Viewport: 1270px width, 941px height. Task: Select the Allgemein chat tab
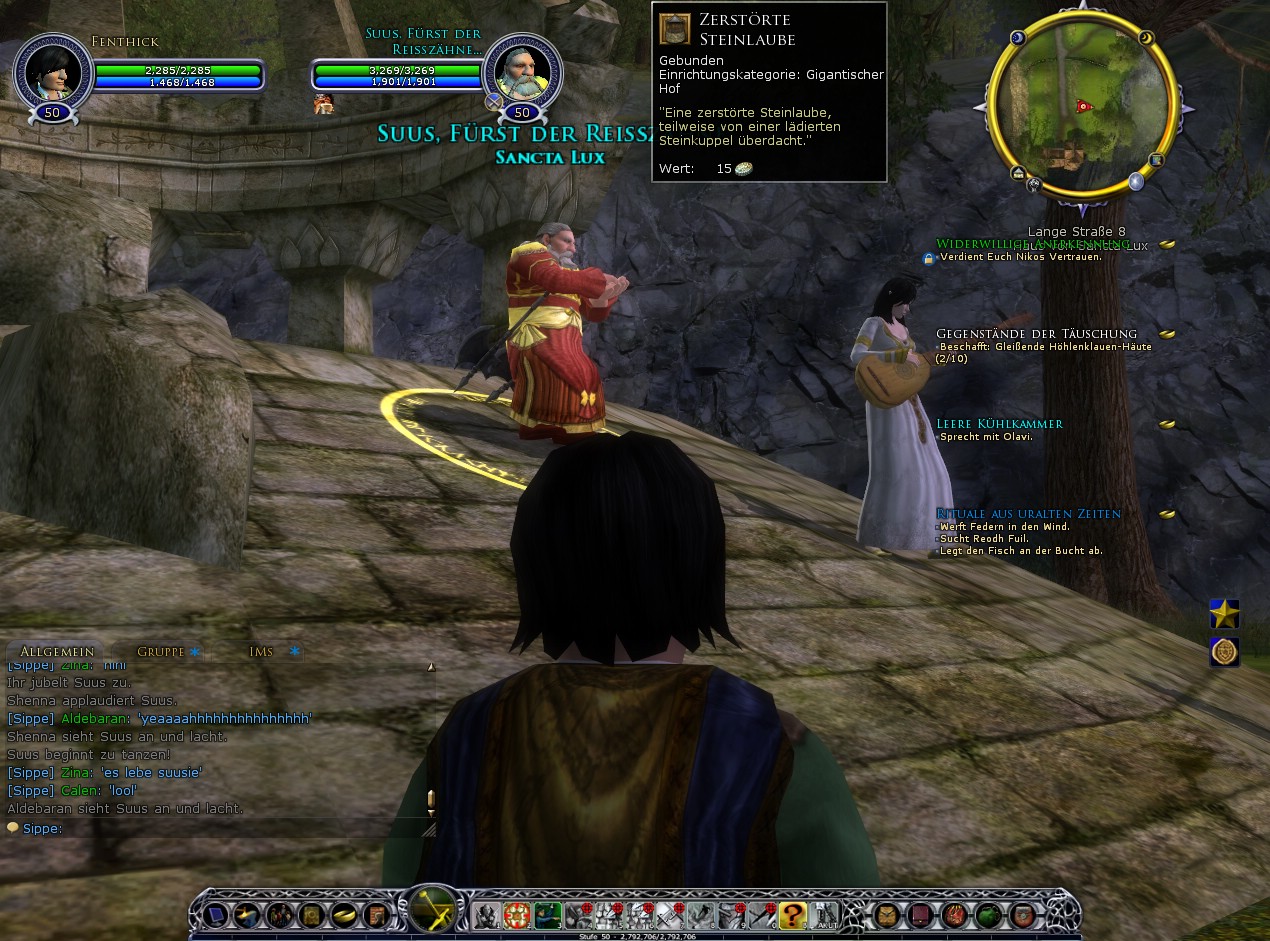(56, 651)
